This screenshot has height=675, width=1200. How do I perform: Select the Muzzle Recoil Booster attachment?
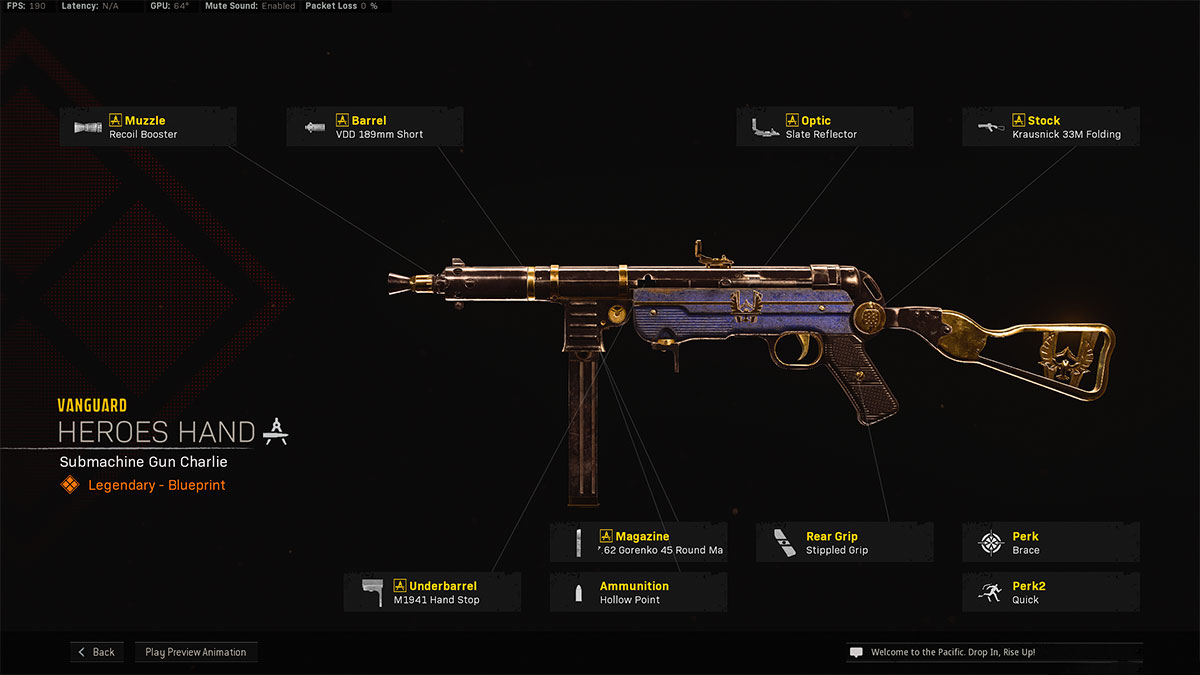click(148, 127)
